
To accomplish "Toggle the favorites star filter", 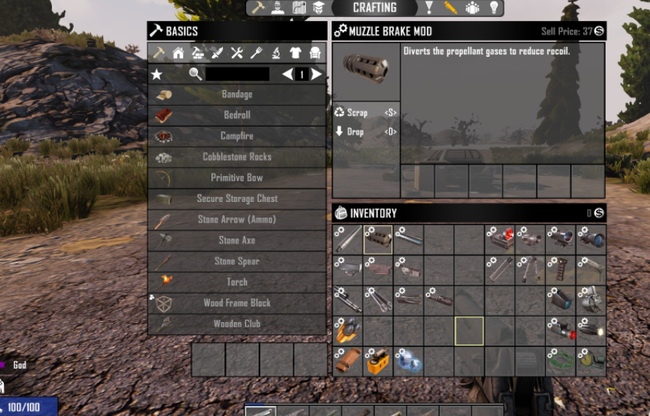I will tap(156, 74).
